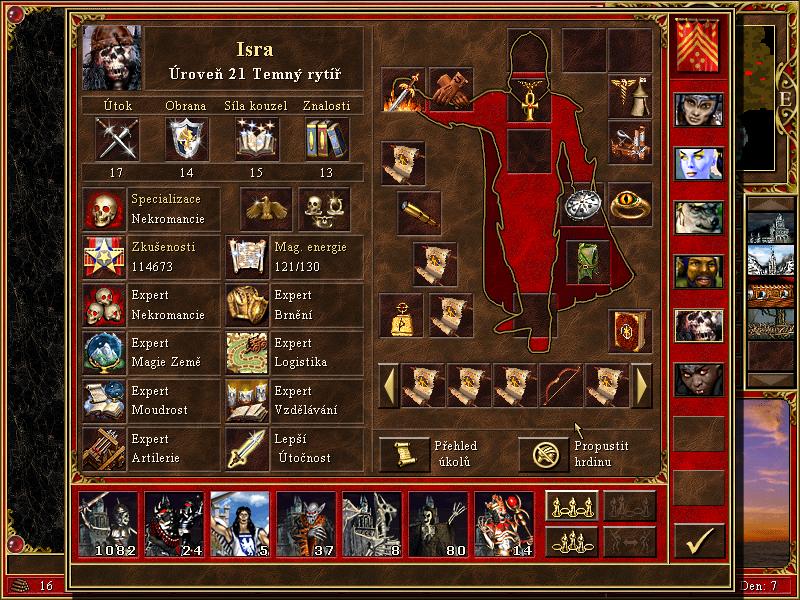Choose the tight army formation button
This screenshot has height=600, width=800.
(571, 540)
